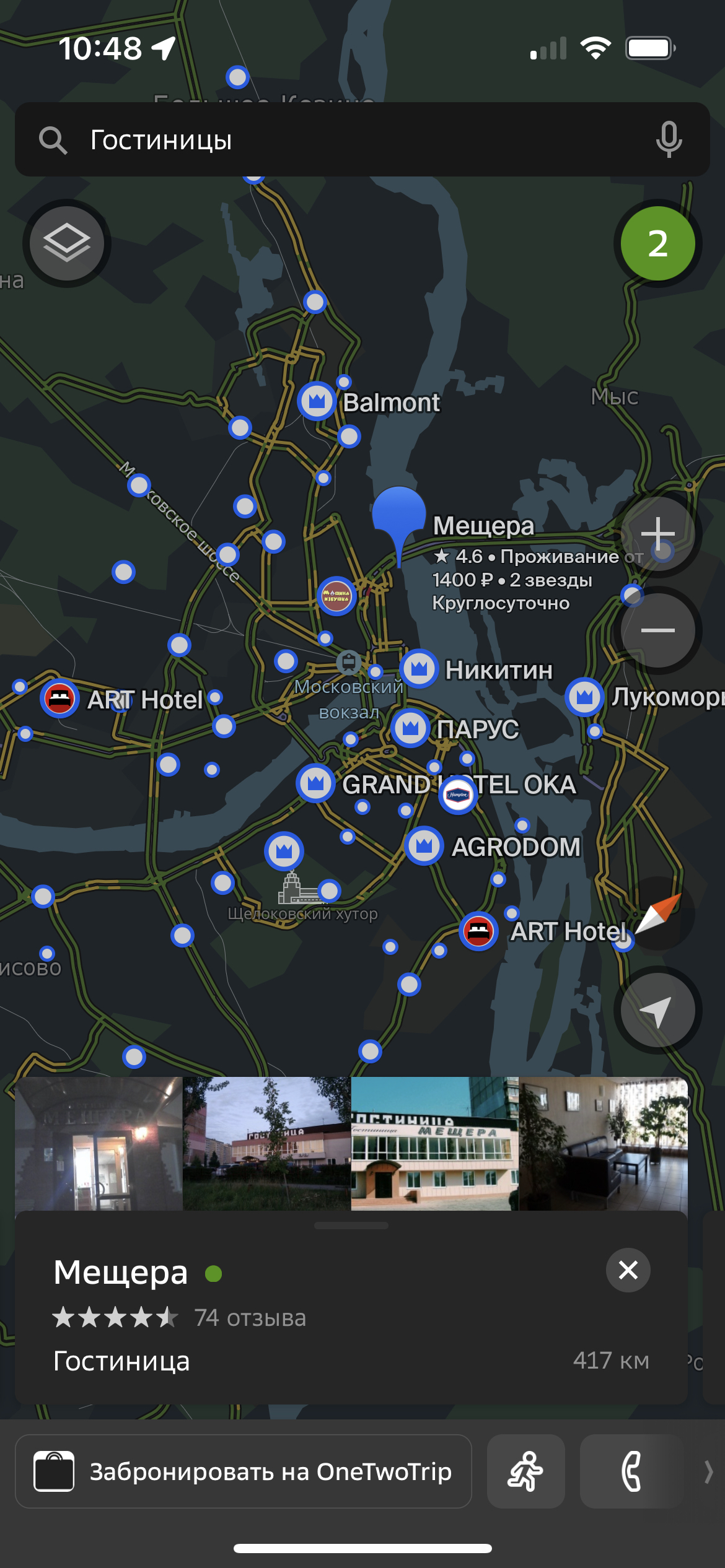Viewport: 725px width, 1568px height.
Task: Open the night entrance photo thumbnail
Action: tap(99, 1144)
